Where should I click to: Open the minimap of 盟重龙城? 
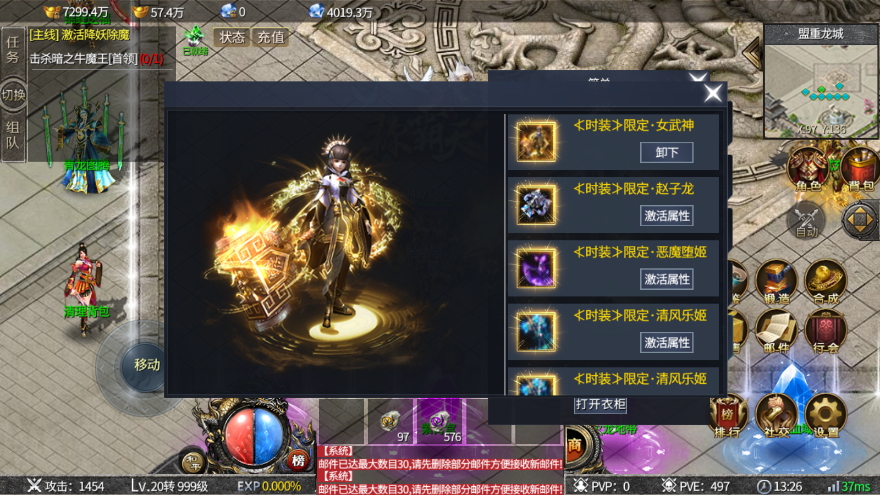(x=821, y=83)
